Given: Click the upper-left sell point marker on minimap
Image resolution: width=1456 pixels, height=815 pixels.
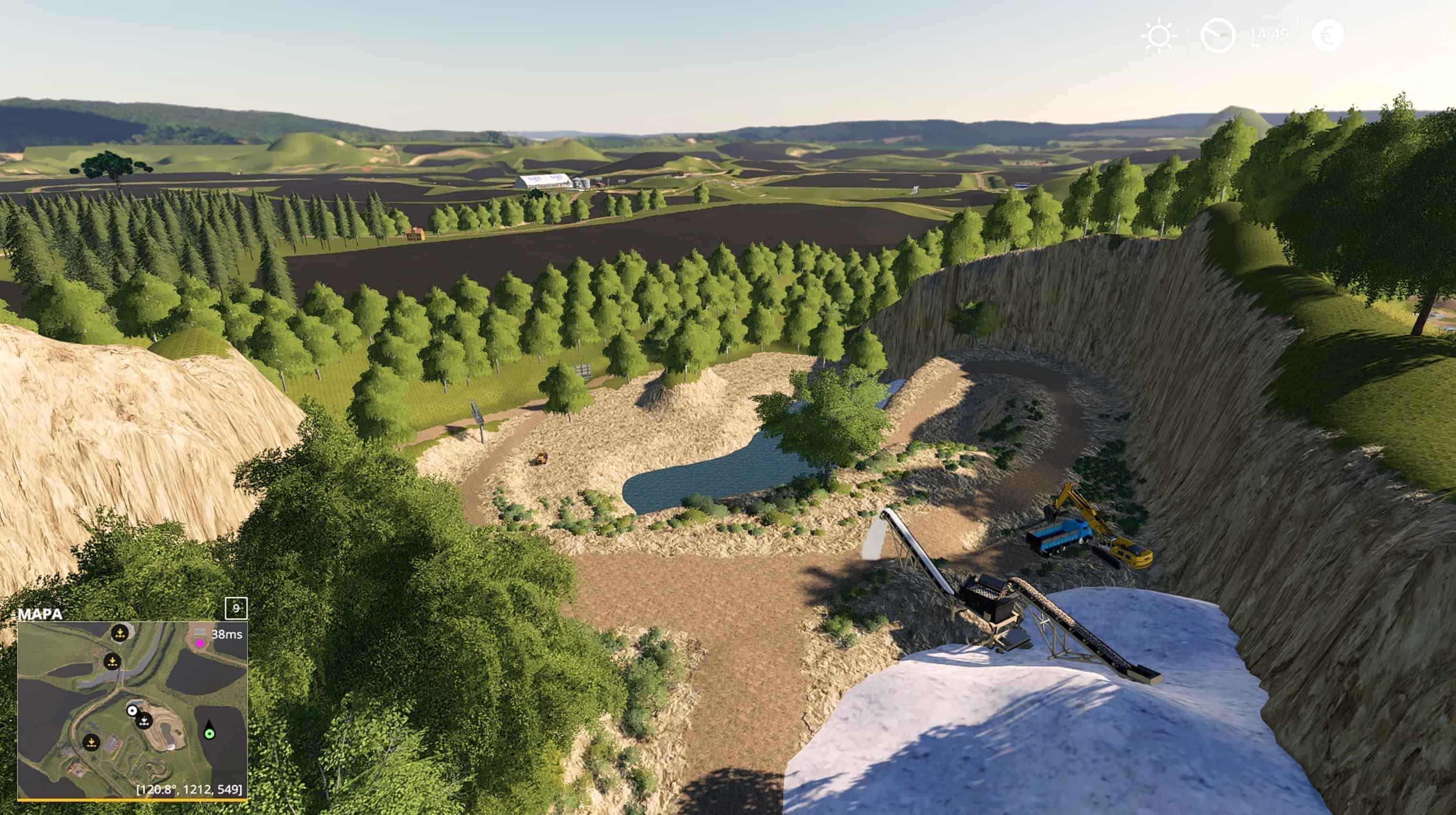Looking at the screenshot, I should [x=121, y=632].
